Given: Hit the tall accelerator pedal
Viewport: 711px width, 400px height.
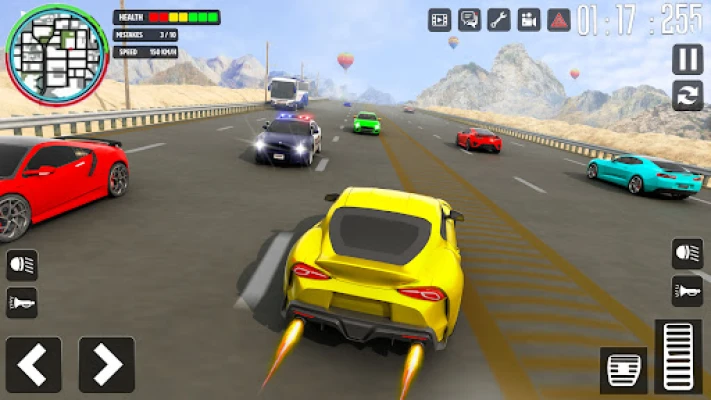Looking at the screenshot, I should (678, 357).
